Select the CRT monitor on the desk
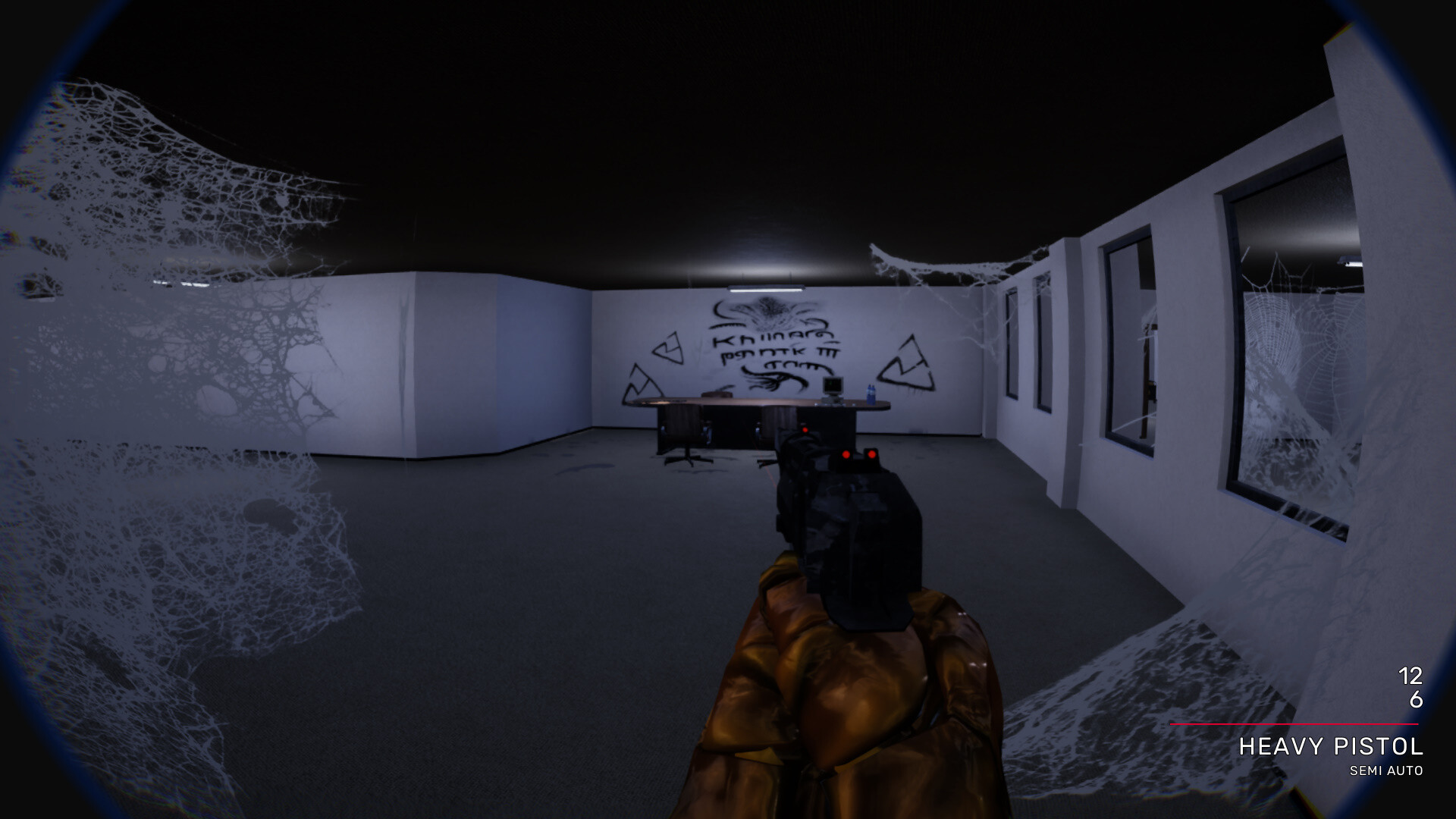This screenshot has width=1456, height=819. 832,387
